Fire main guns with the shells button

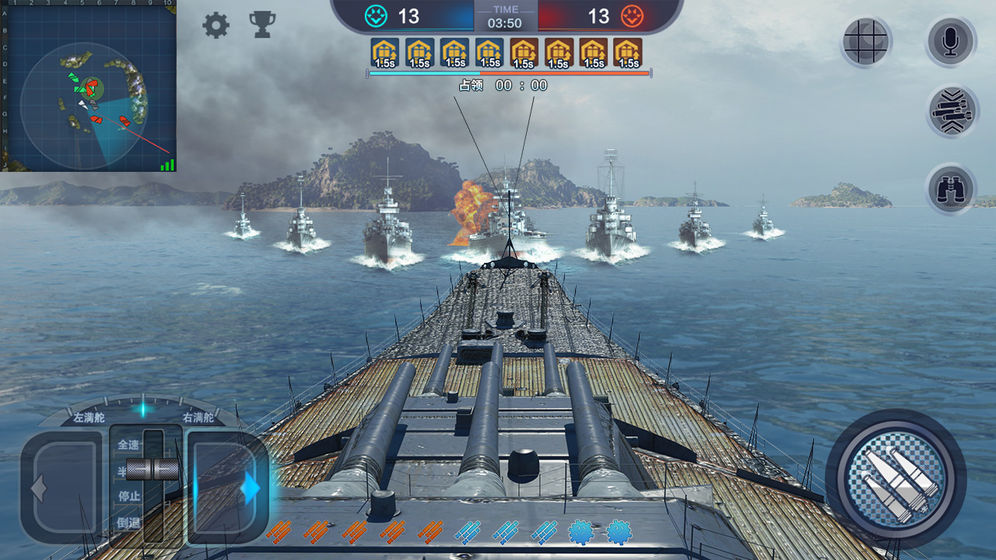(895, 478)
